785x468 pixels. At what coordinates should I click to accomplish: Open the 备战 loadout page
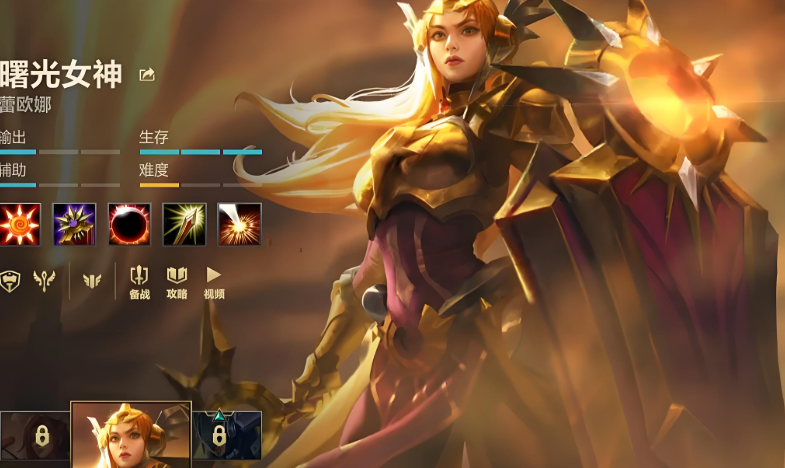pos(140,281)
